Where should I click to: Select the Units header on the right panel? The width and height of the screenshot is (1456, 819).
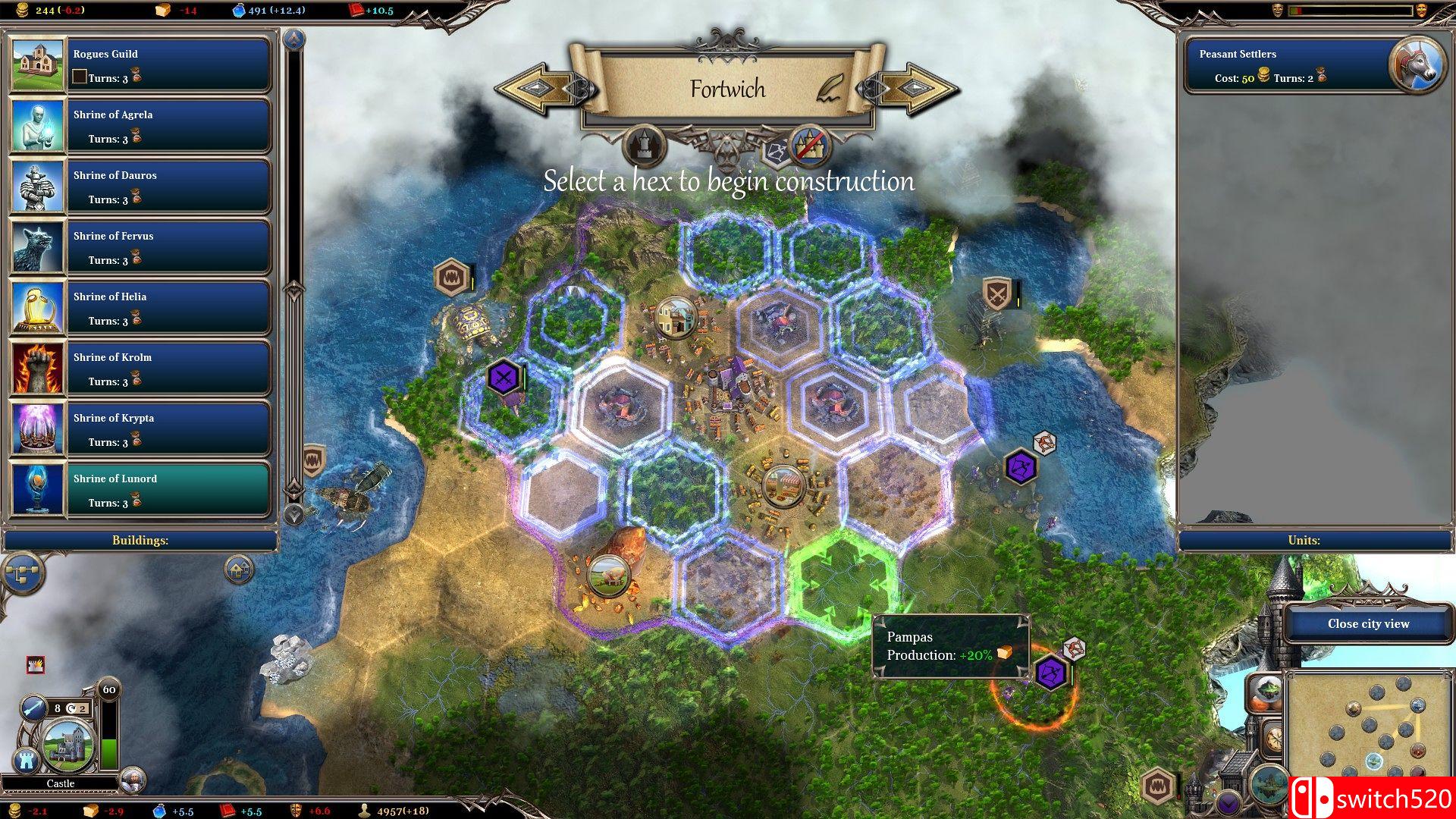[x=1303, y=540]
